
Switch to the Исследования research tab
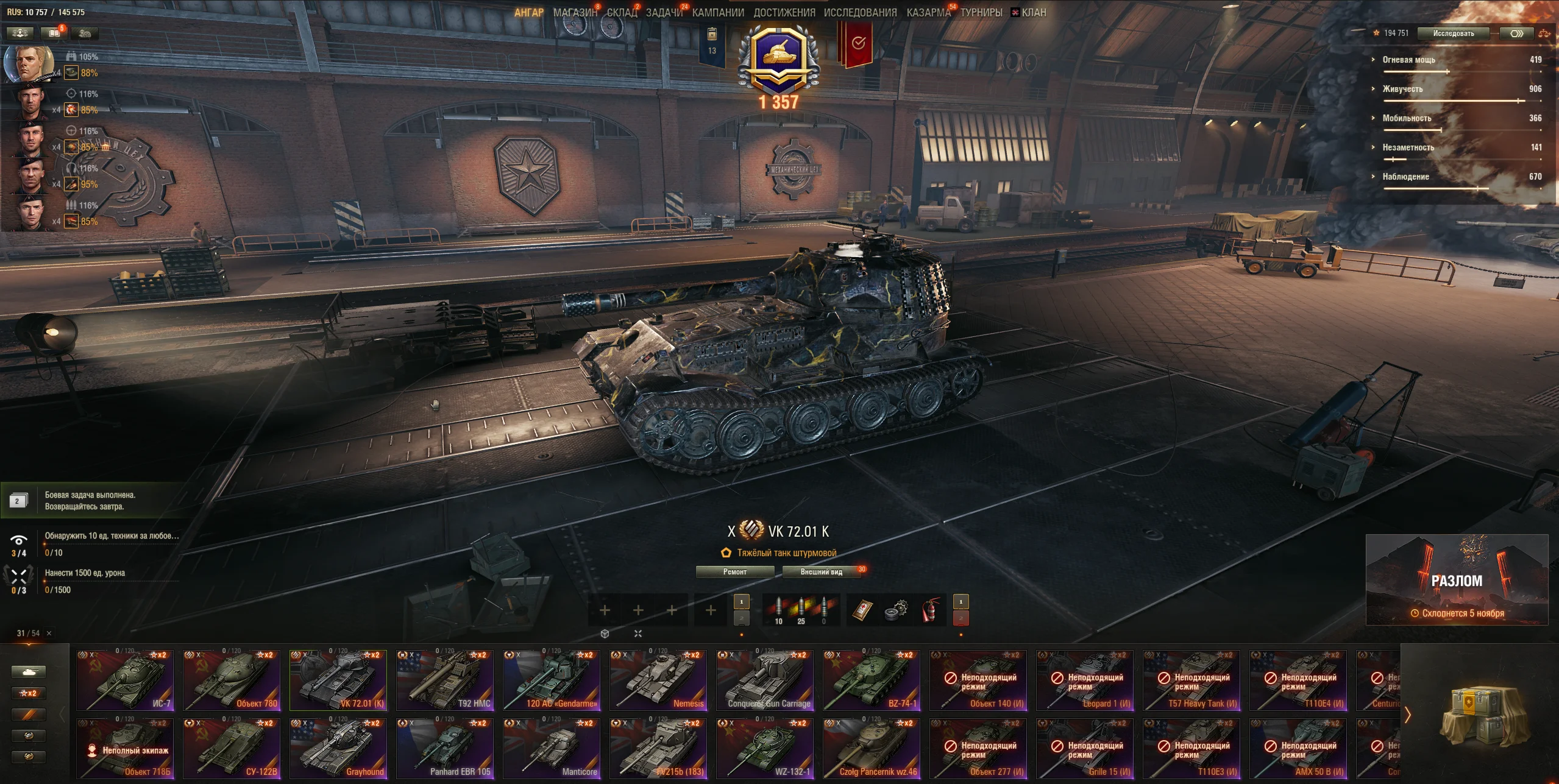click(860, 12)
